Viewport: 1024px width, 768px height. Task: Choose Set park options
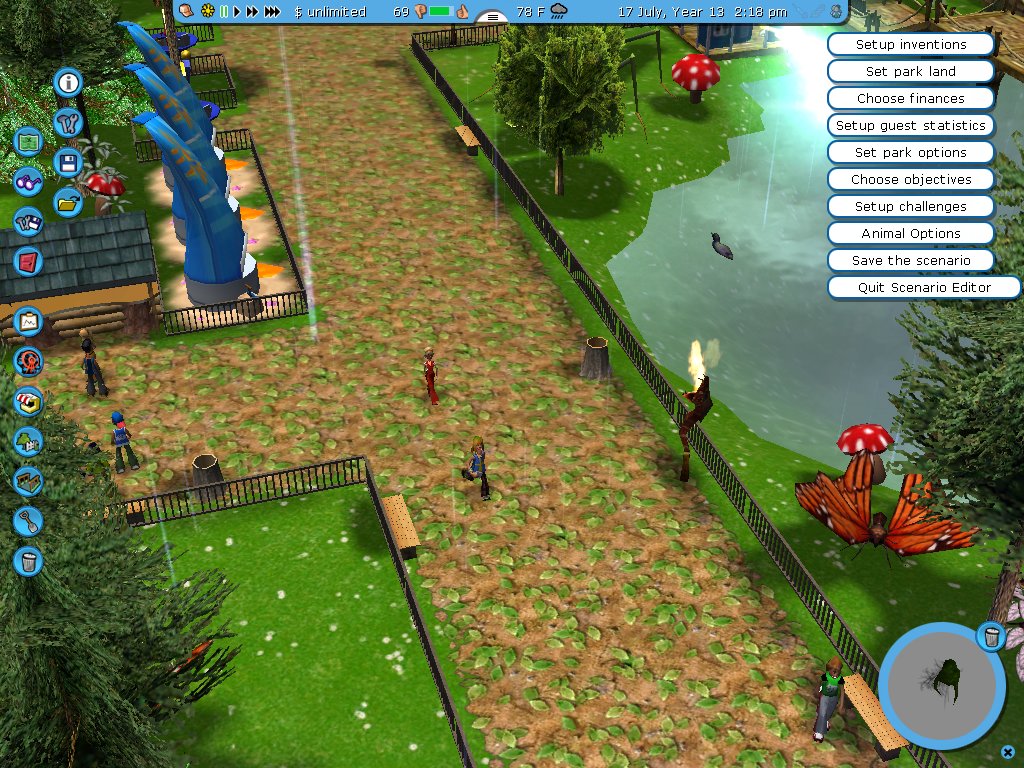tap(911, 153)
